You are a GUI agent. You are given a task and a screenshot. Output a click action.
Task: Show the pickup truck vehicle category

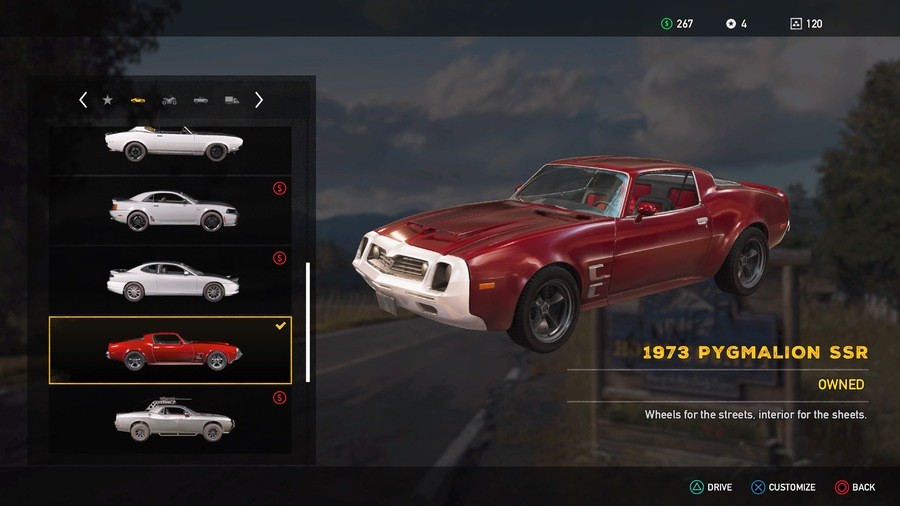[201, 100]
